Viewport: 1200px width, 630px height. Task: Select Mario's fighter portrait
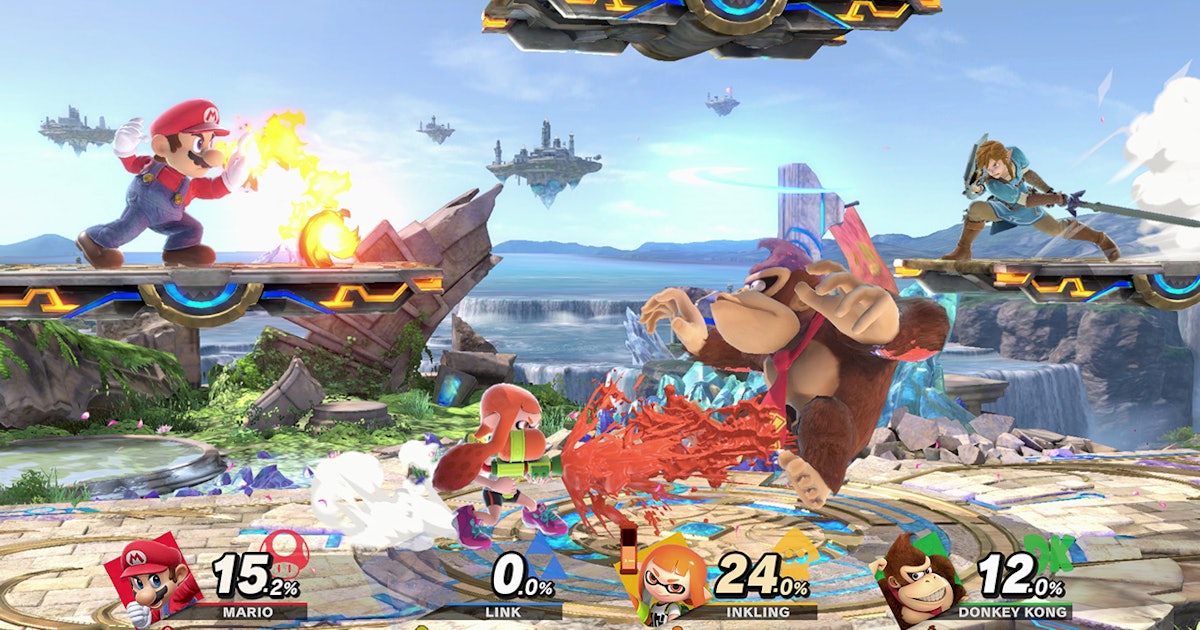[x=148, y=577]
